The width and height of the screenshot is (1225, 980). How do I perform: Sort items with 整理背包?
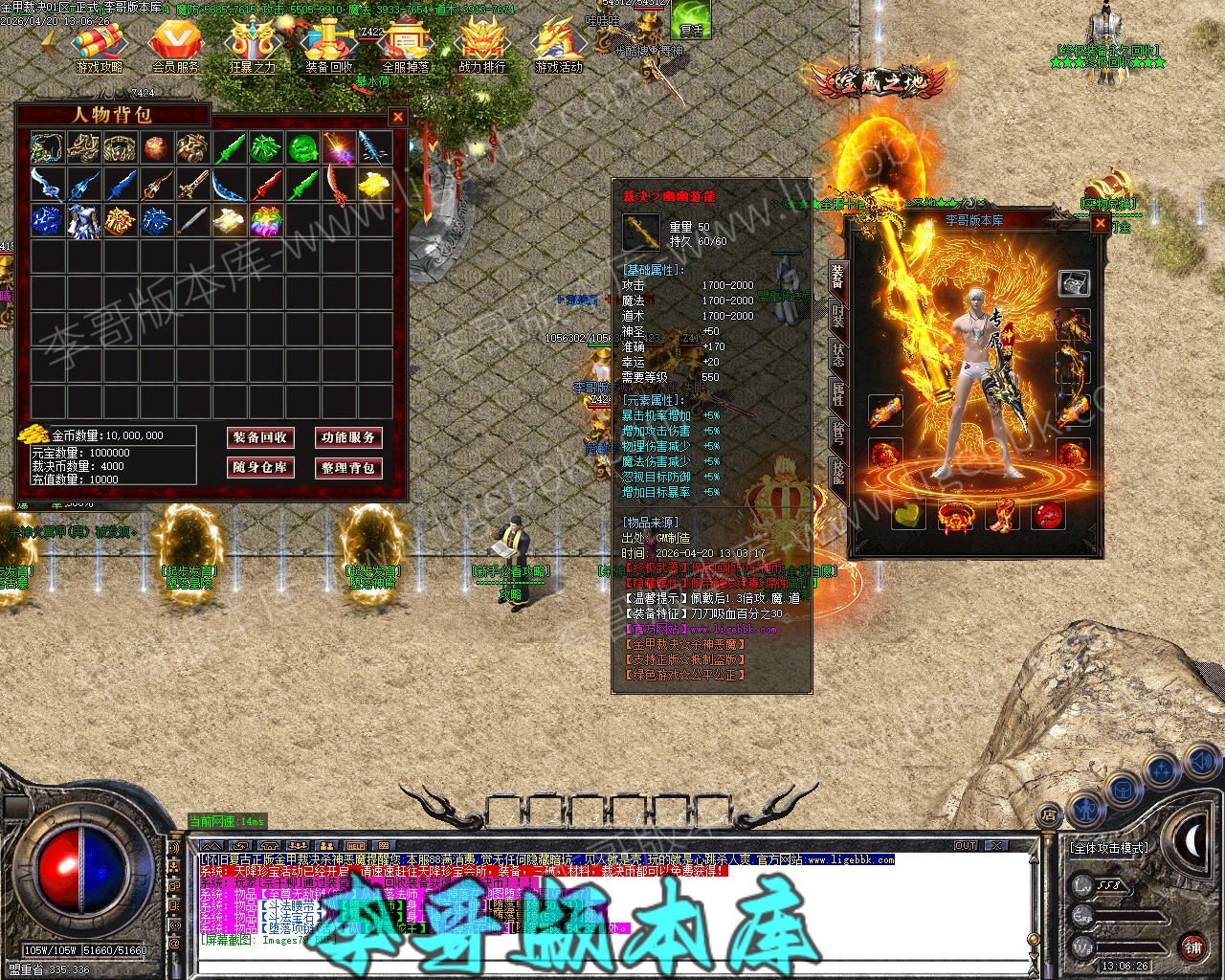click(x=347, y=467)
